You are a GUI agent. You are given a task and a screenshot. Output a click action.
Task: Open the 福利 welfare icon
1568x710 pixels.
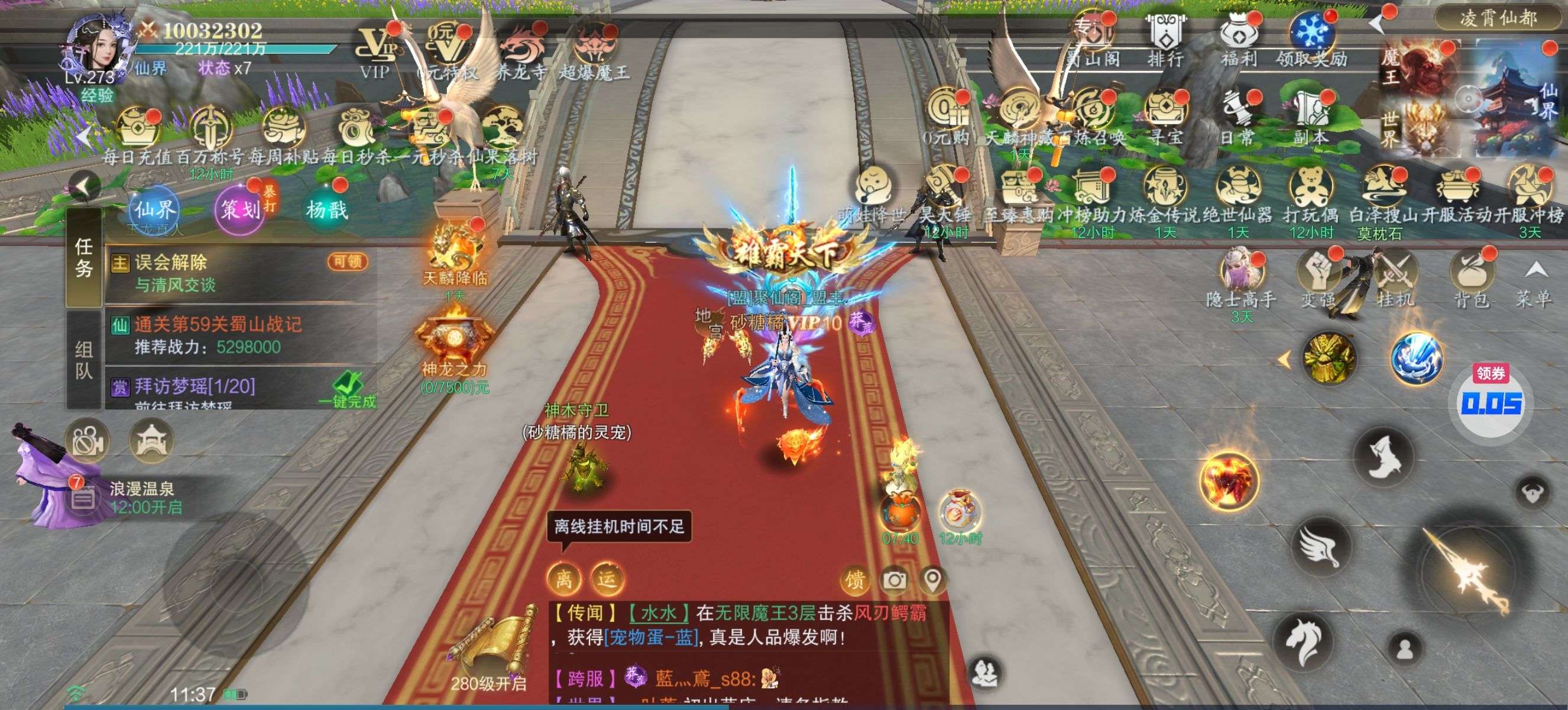[1238, 40]
